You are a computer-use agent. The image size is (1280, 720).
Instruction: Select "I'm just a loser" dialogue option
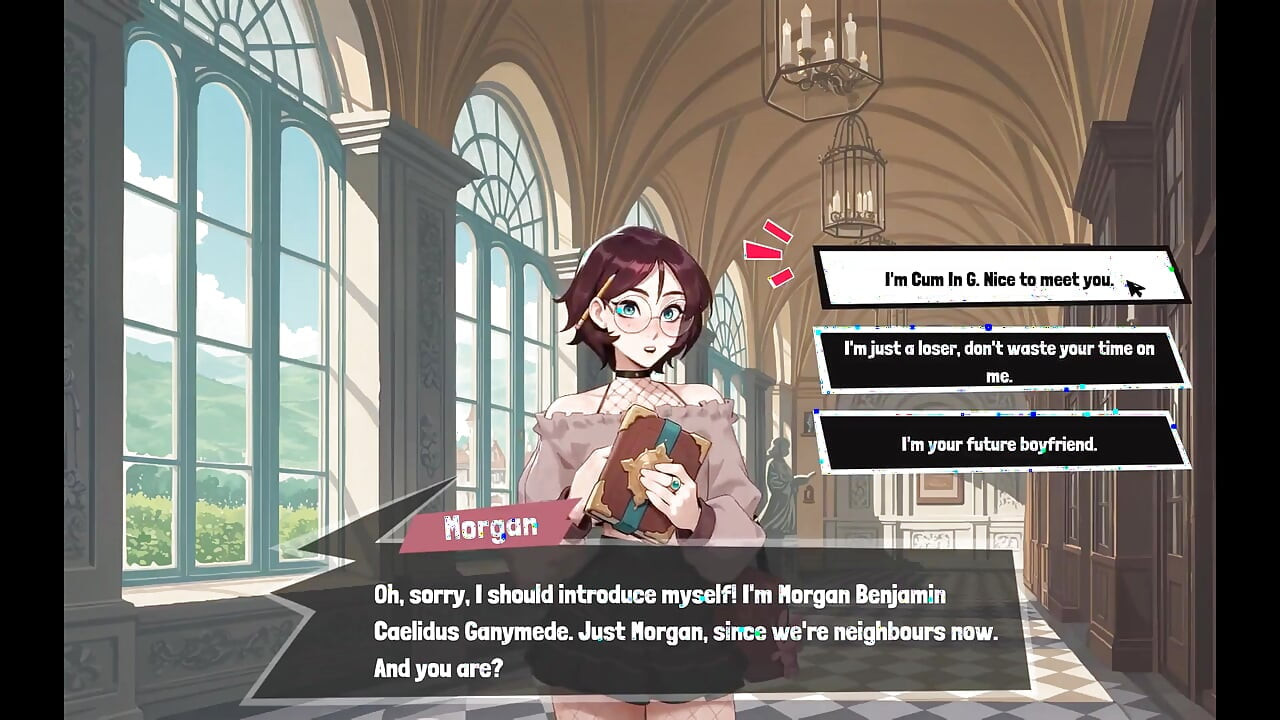tap(999, 361)
